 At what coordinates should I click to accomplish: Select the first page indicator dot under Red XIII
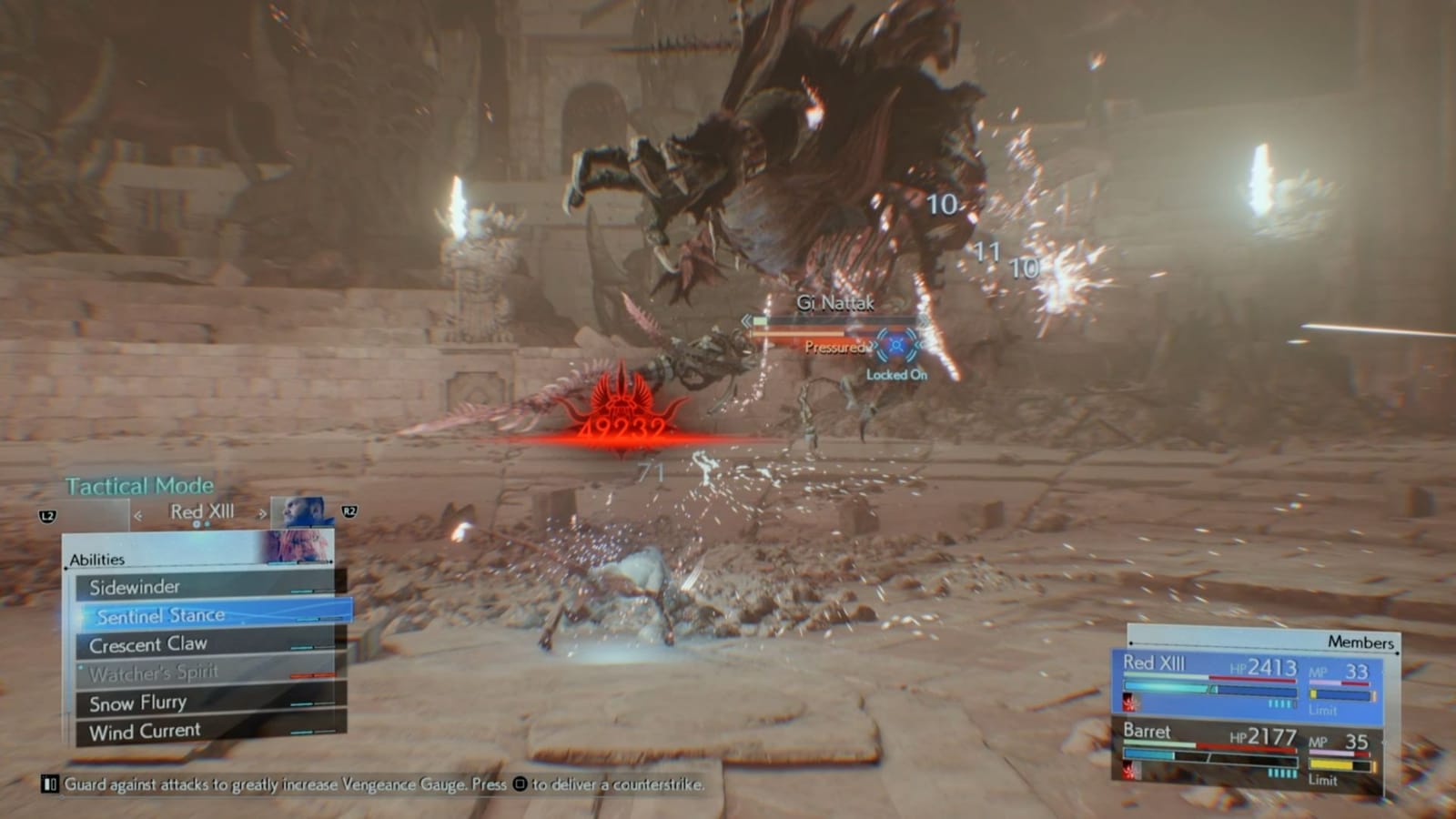[x=195, y=526]
